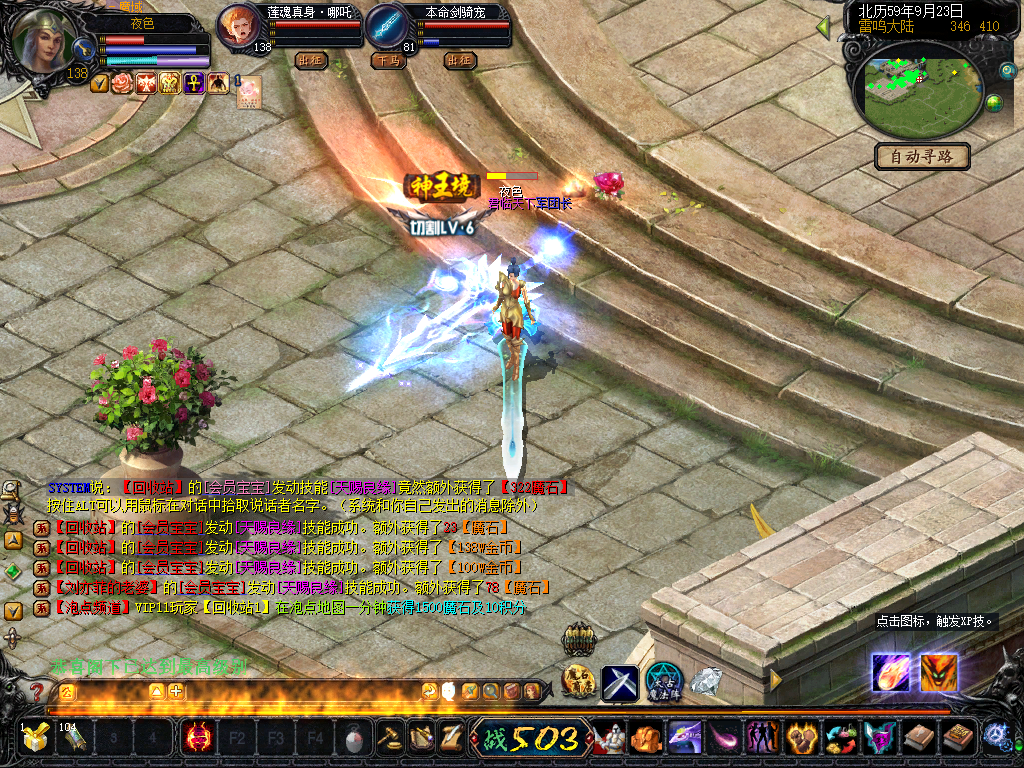
Task: Open the settings gear in the bottom corner
Action: (x=996, y=737)
